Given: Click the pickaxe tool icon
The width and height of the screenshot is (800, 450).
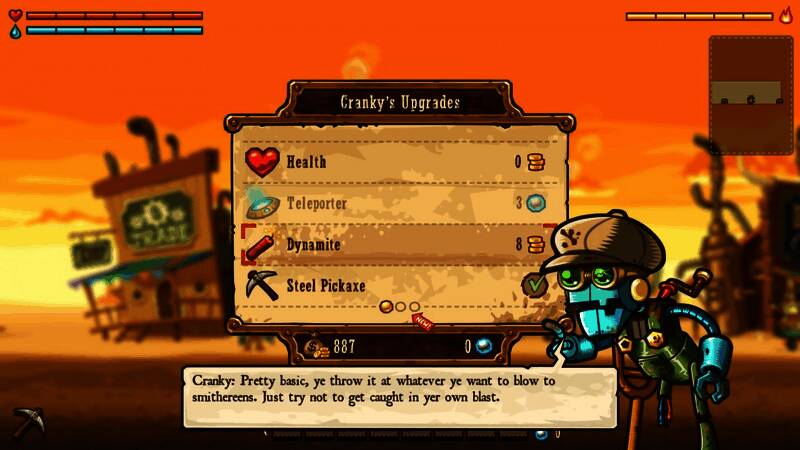Looking at the screenshot, I should 27,422.
